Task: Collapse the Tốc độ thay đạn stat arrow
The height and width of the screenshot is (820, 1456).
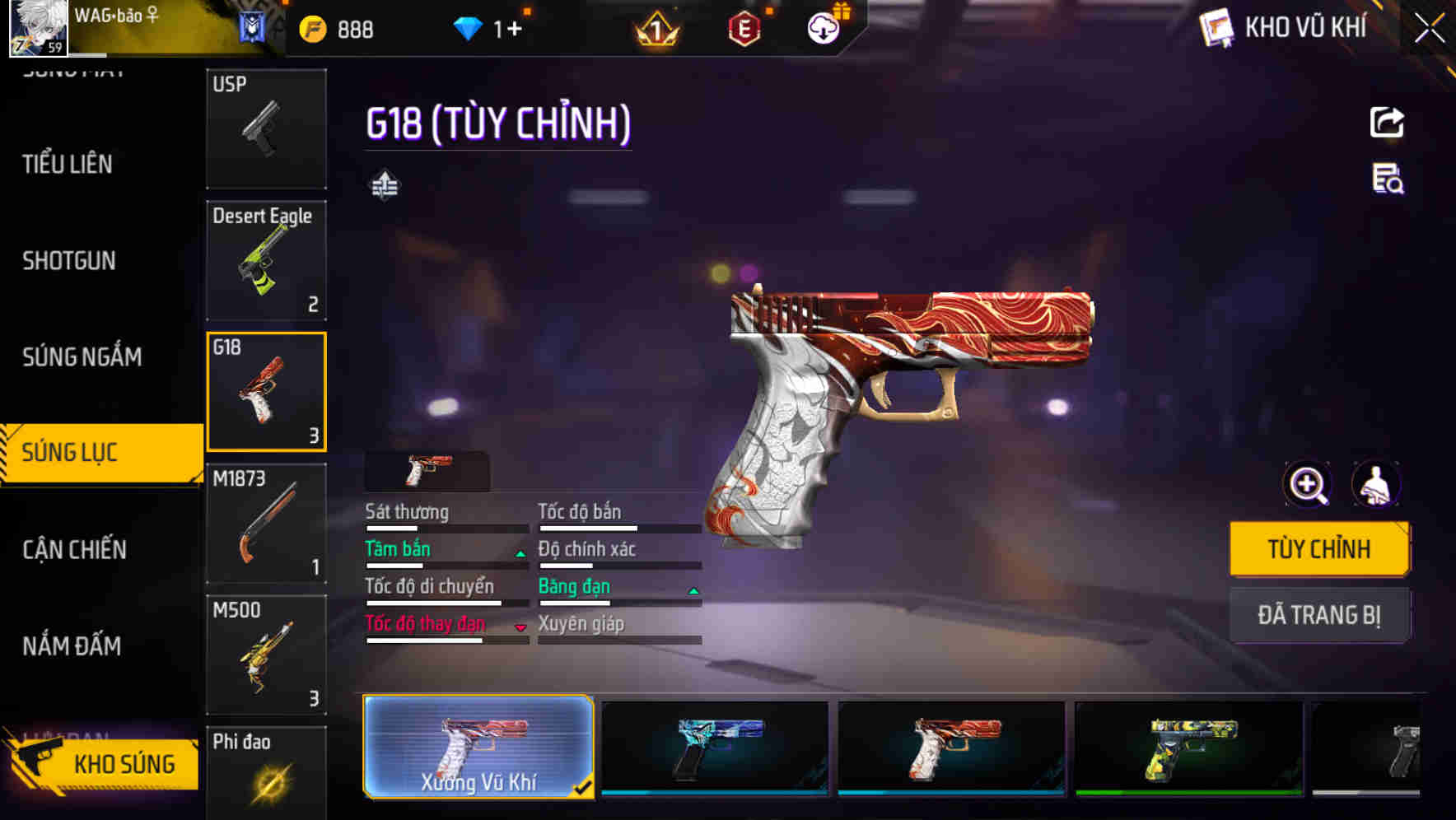Action: 520,627
